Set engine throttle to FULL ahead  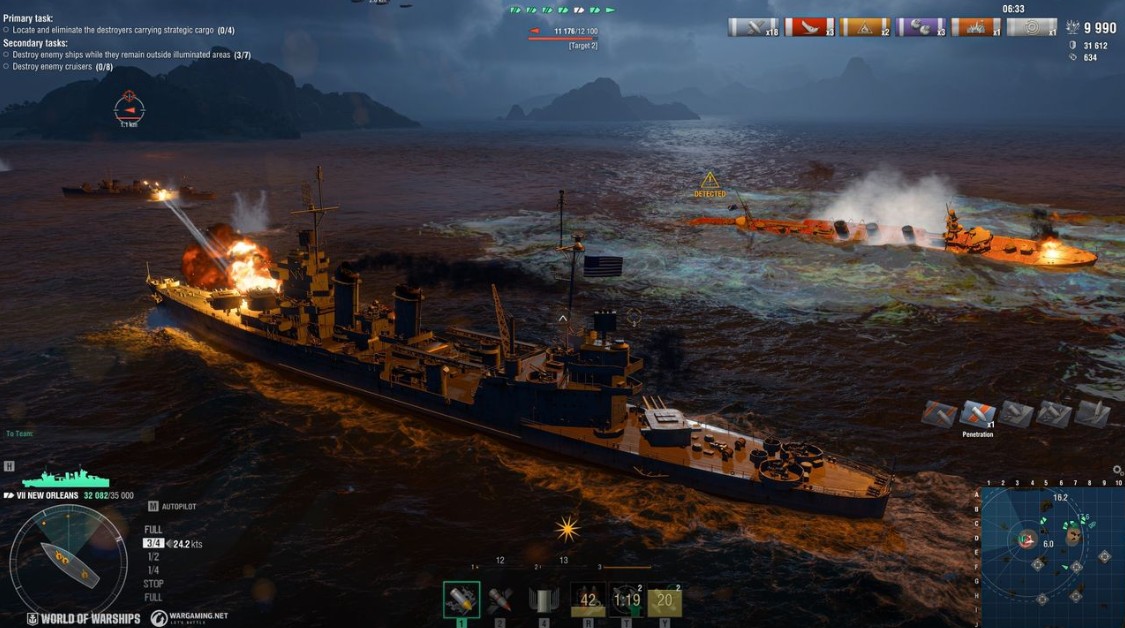pos(153,530)
